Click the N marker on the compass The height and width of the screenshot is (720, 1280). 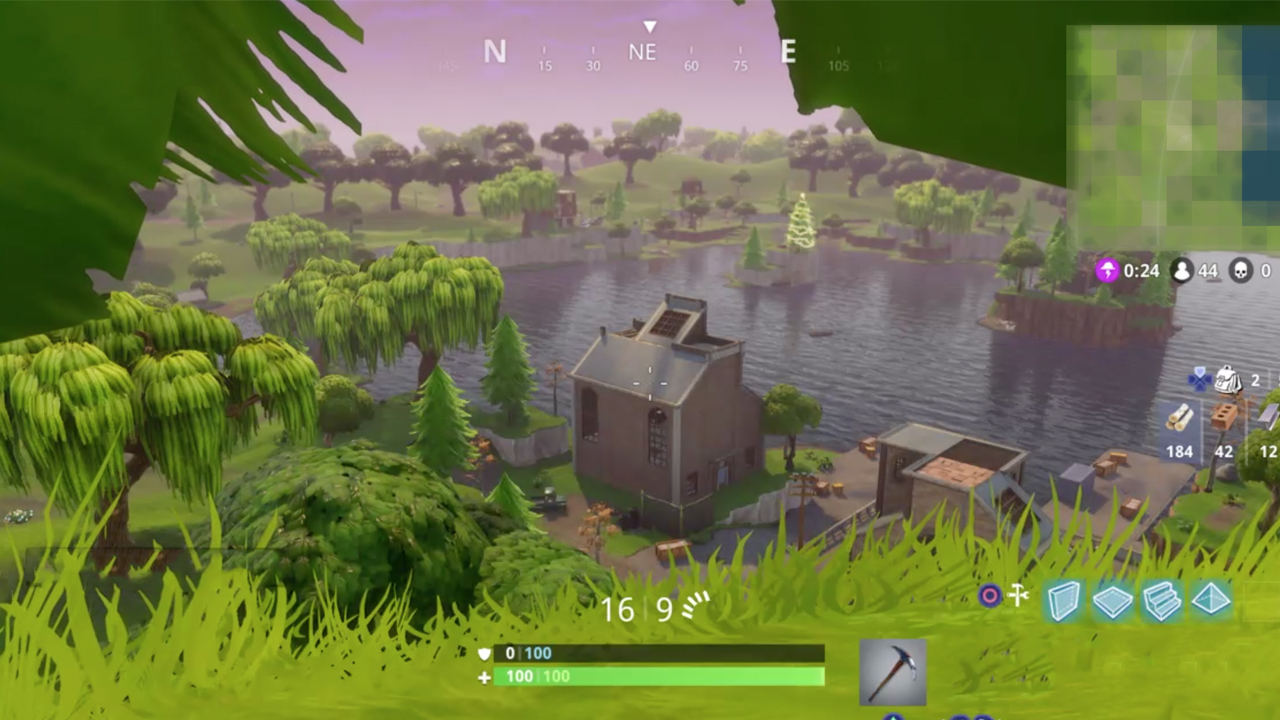[494, 52]
